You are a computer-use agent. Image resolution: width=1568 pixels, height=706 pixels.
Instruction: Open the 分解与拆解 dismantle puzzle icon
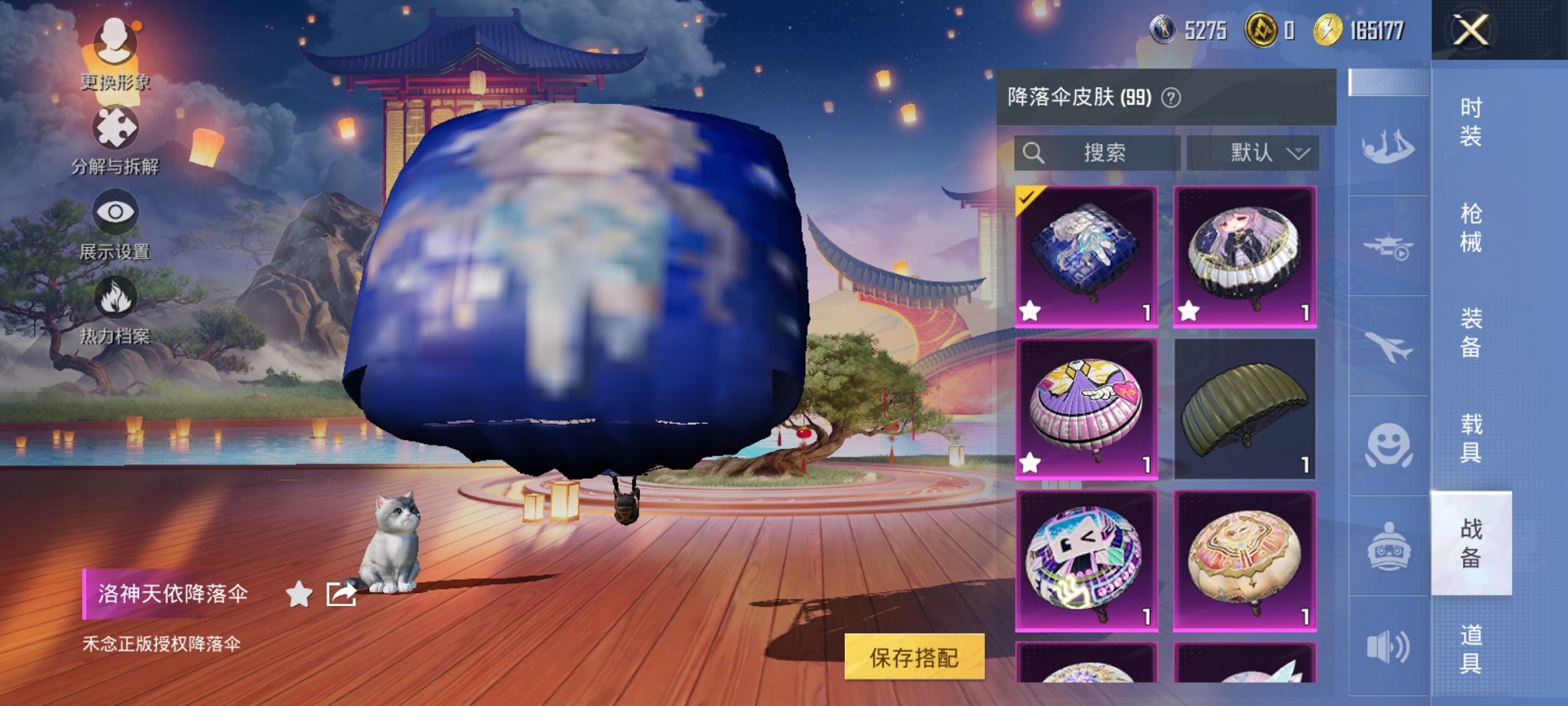pos(115,131)
